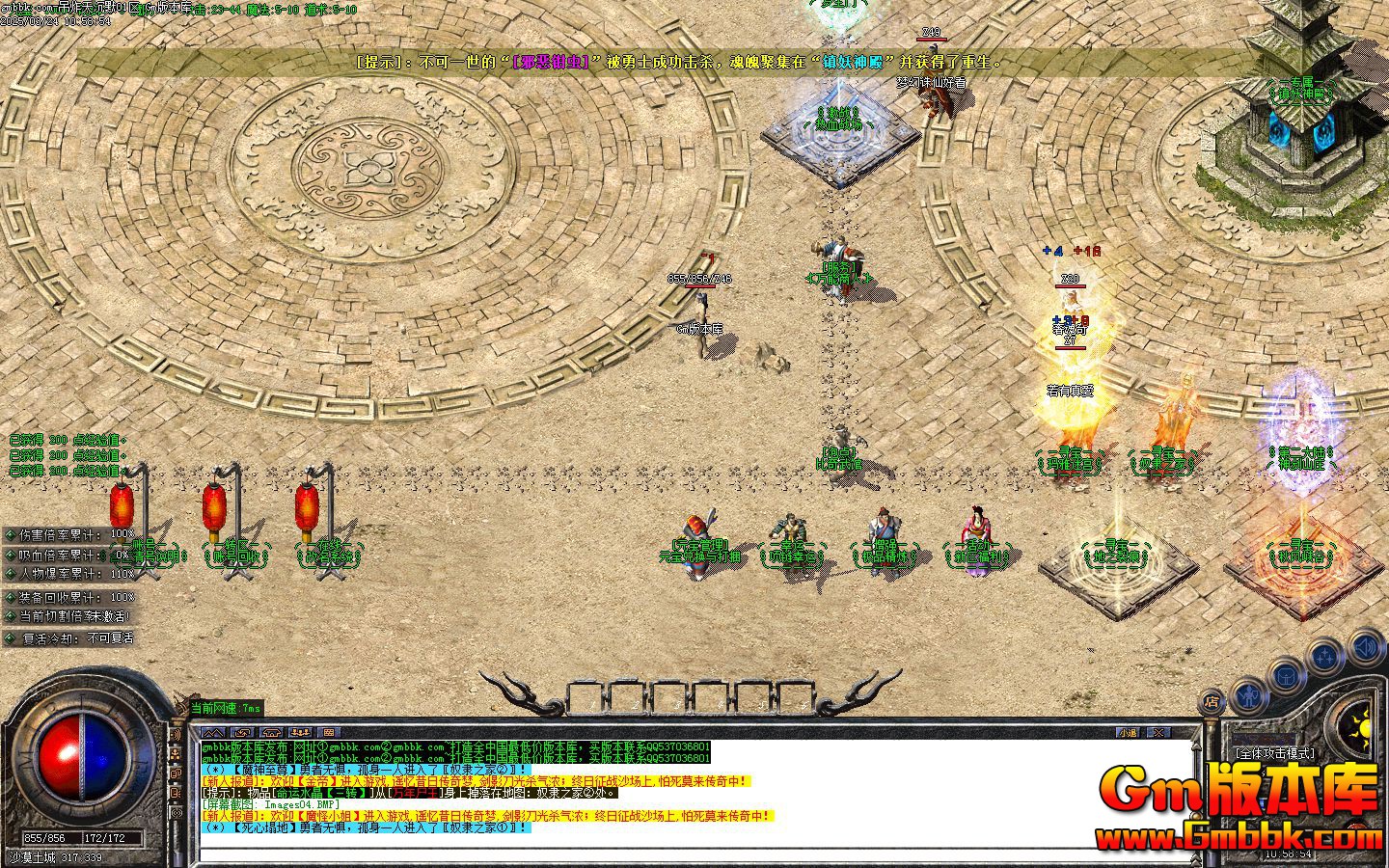Viewport: 1389px width, 868px height.
Task: Click the 小退 logout button
Action: (x=1128, y=731)
